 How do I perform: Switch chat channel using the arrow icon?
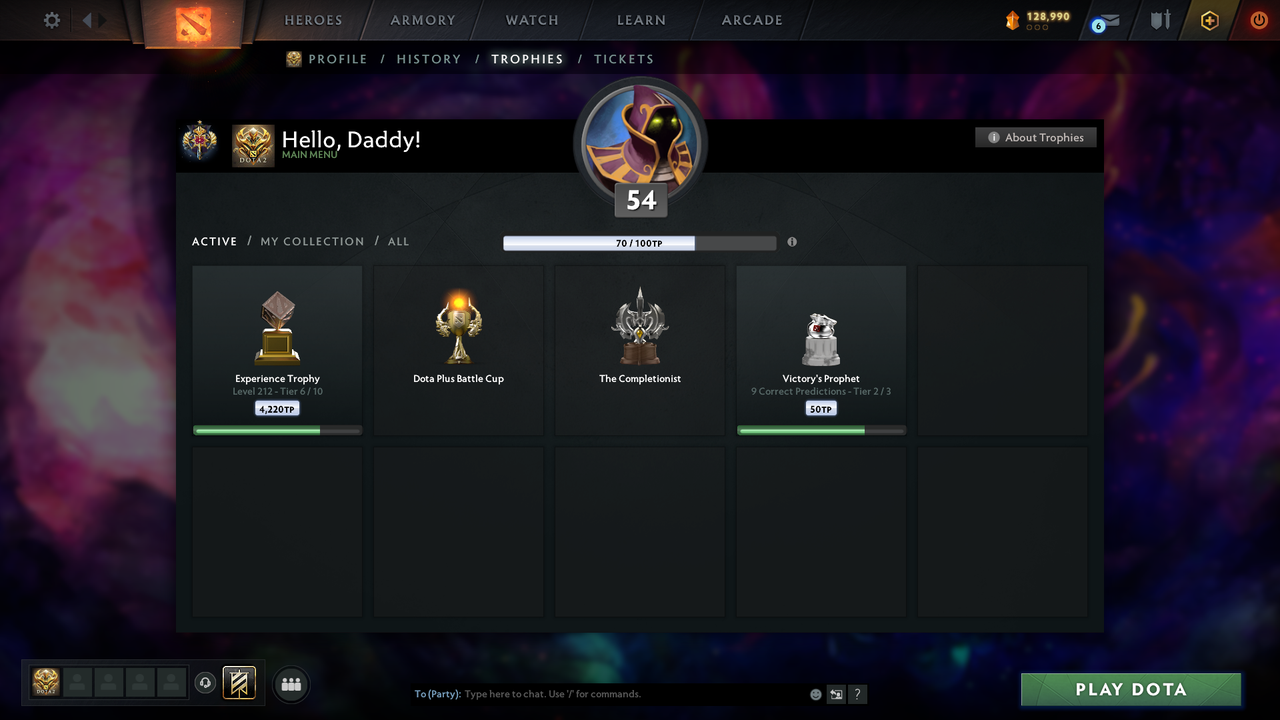pyautogui.click(x=836, y=694)
